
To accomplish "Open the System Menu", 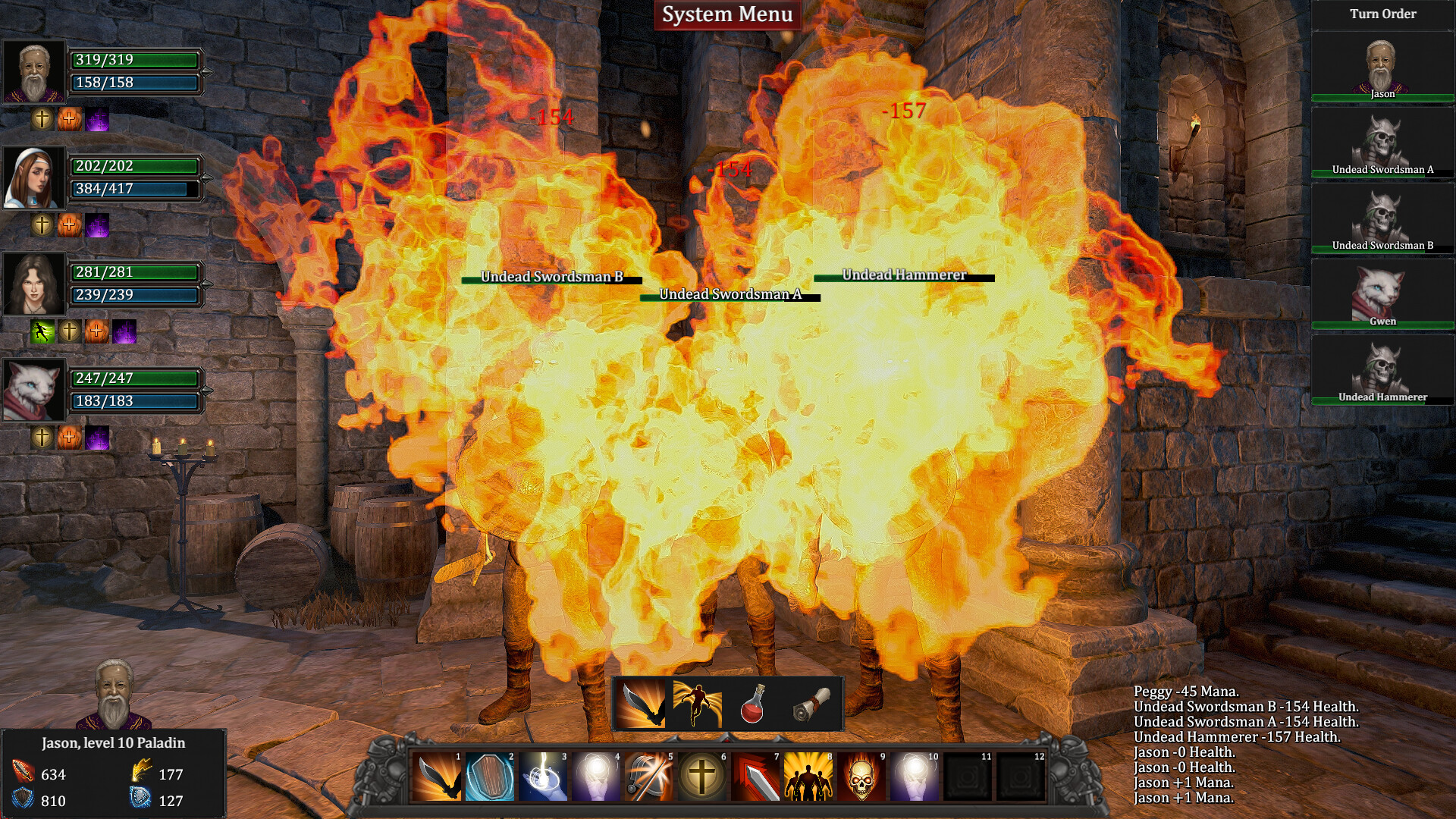I will (727, 13).
